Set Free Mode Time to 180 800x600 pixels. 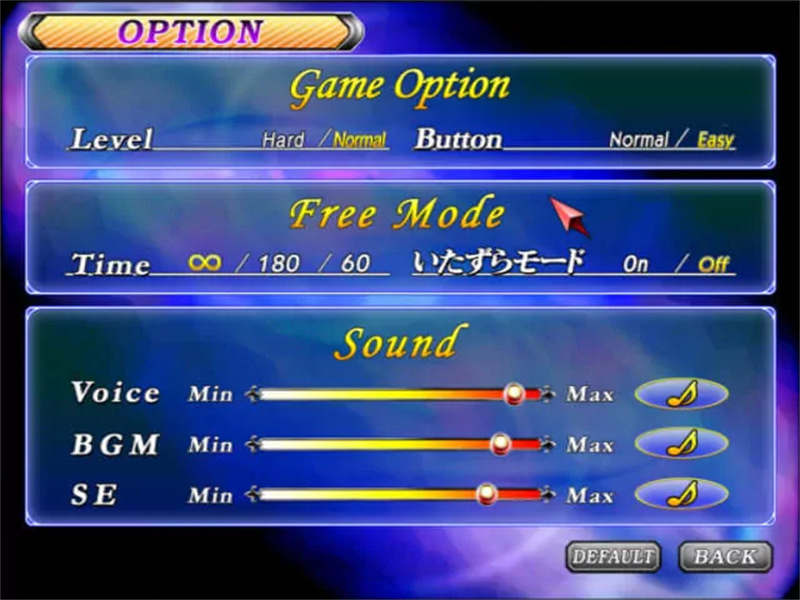(279, 264)
